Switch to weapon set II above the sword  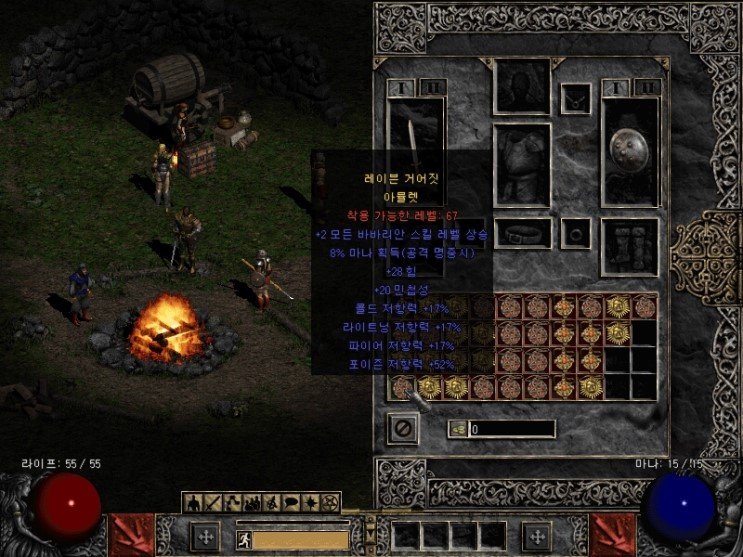coord(432,88)
